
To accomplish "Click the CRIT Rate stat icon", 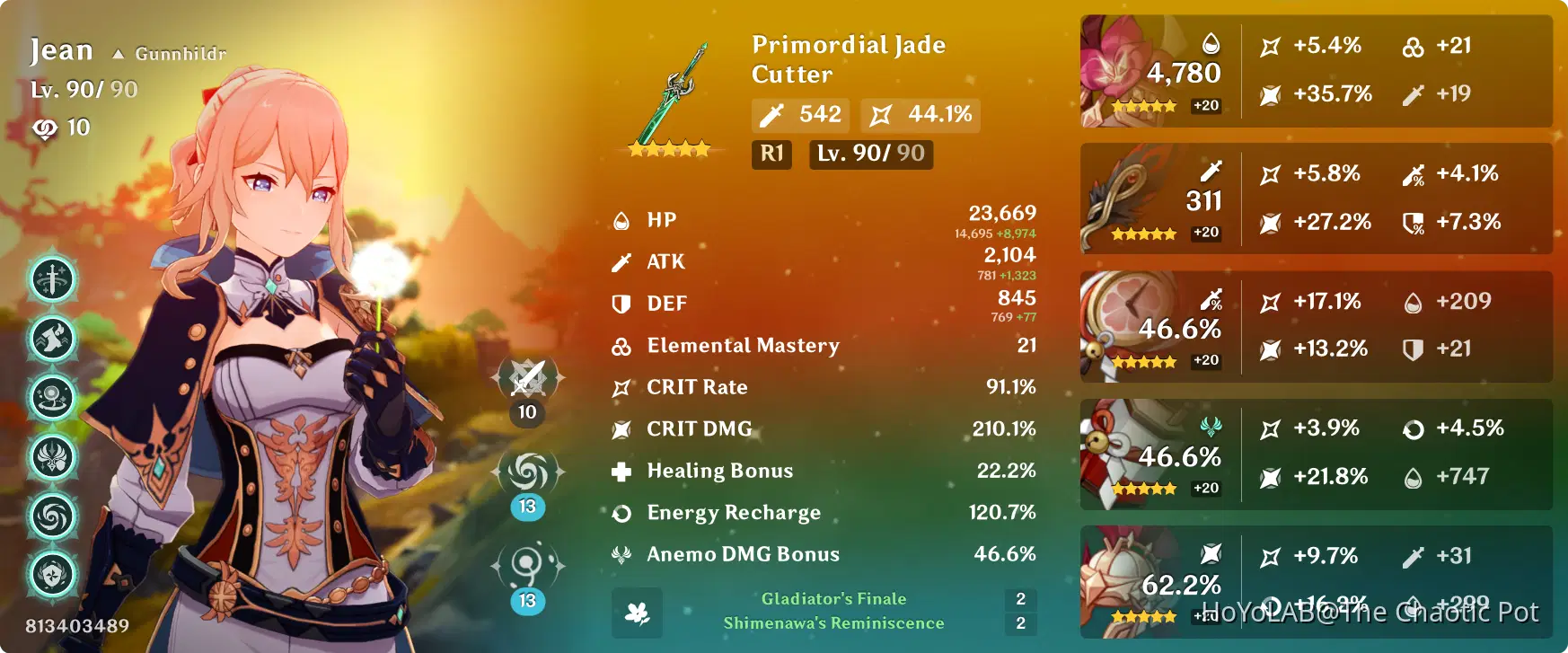I will (x=621, y=387).
